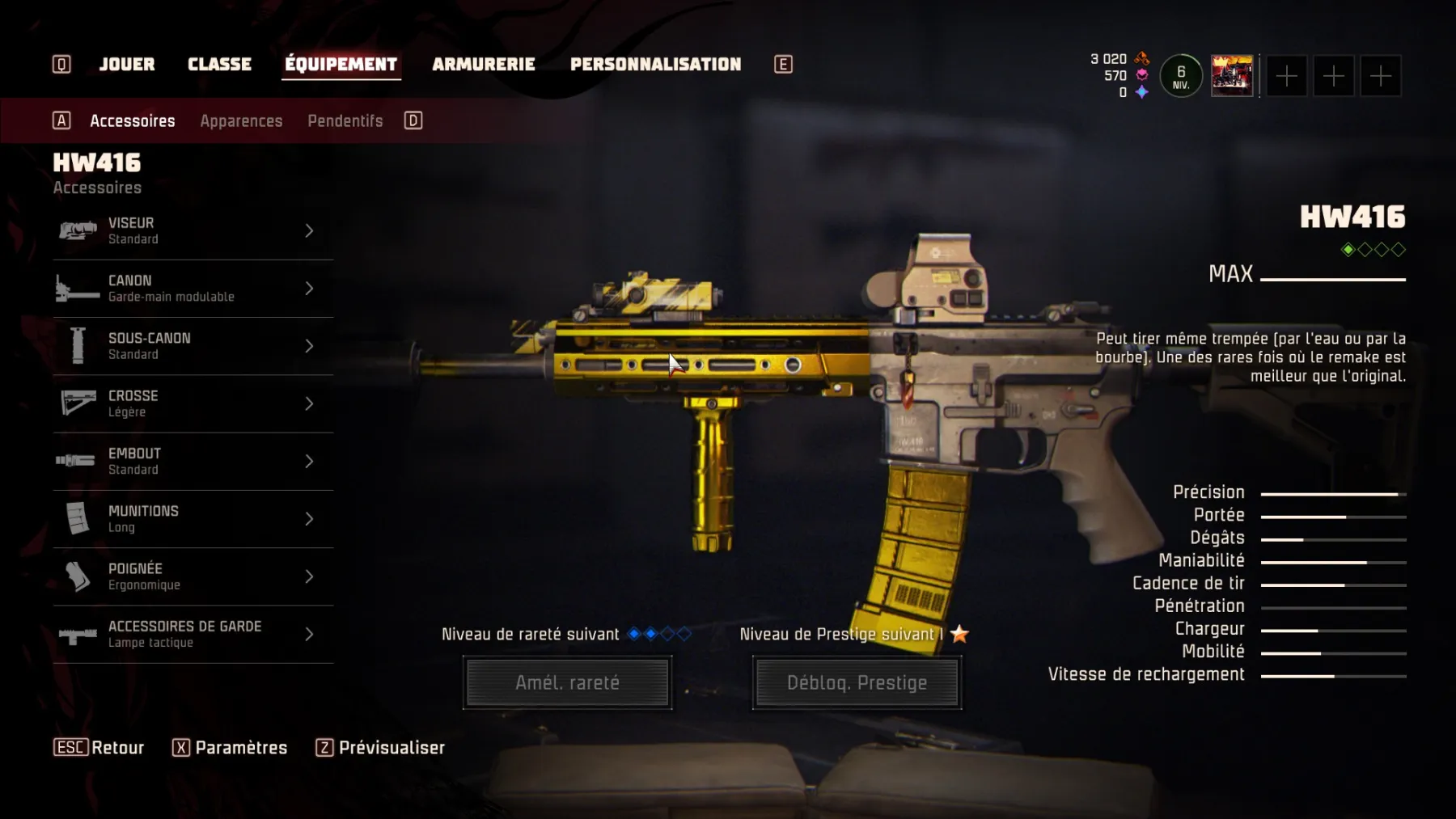Show the Accessoires sub-tab
Image resolution: width=1456 pixels, height=819 pixels.
[x=133, y=121]
